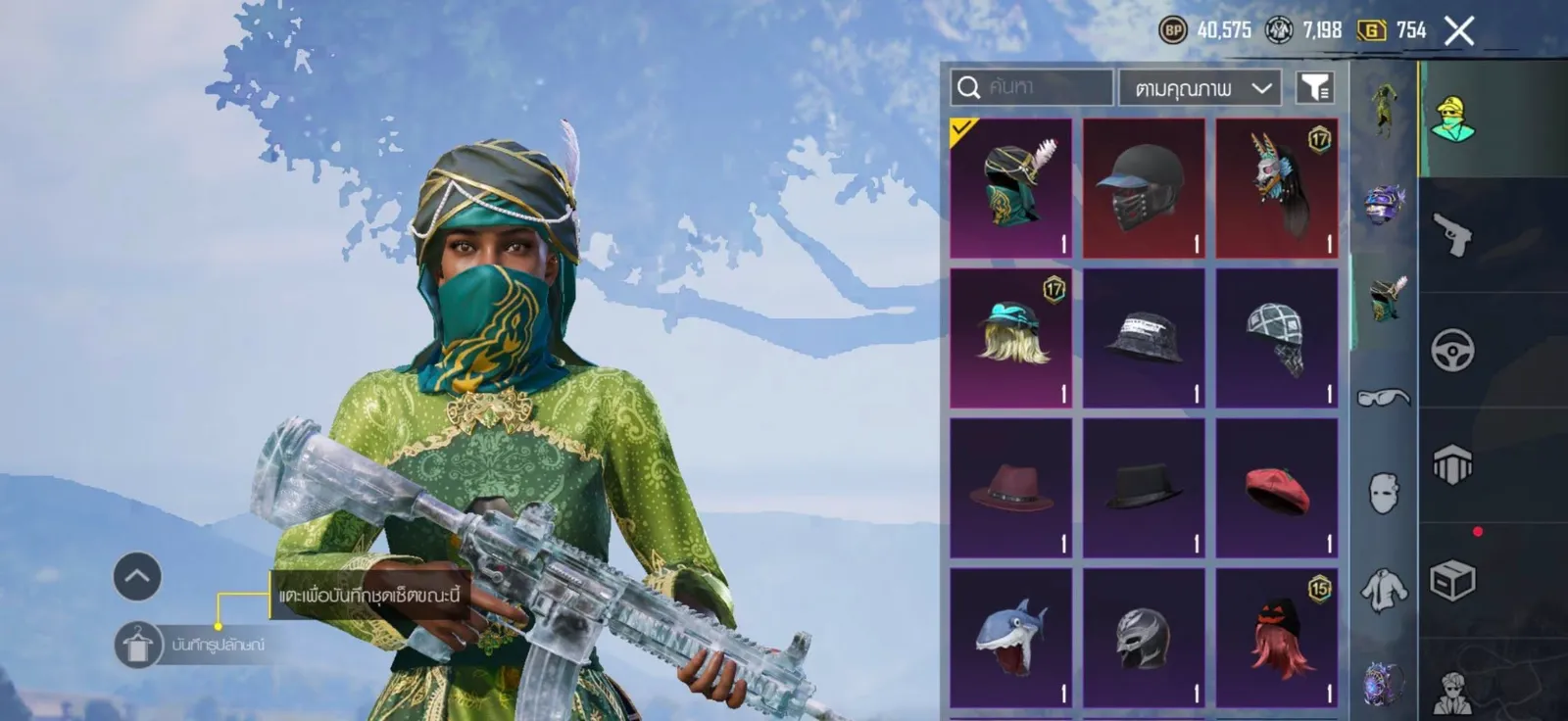Click the item search field
Image resolution: width=1568 pixels, height=721 pixels.
point(1034,88)
